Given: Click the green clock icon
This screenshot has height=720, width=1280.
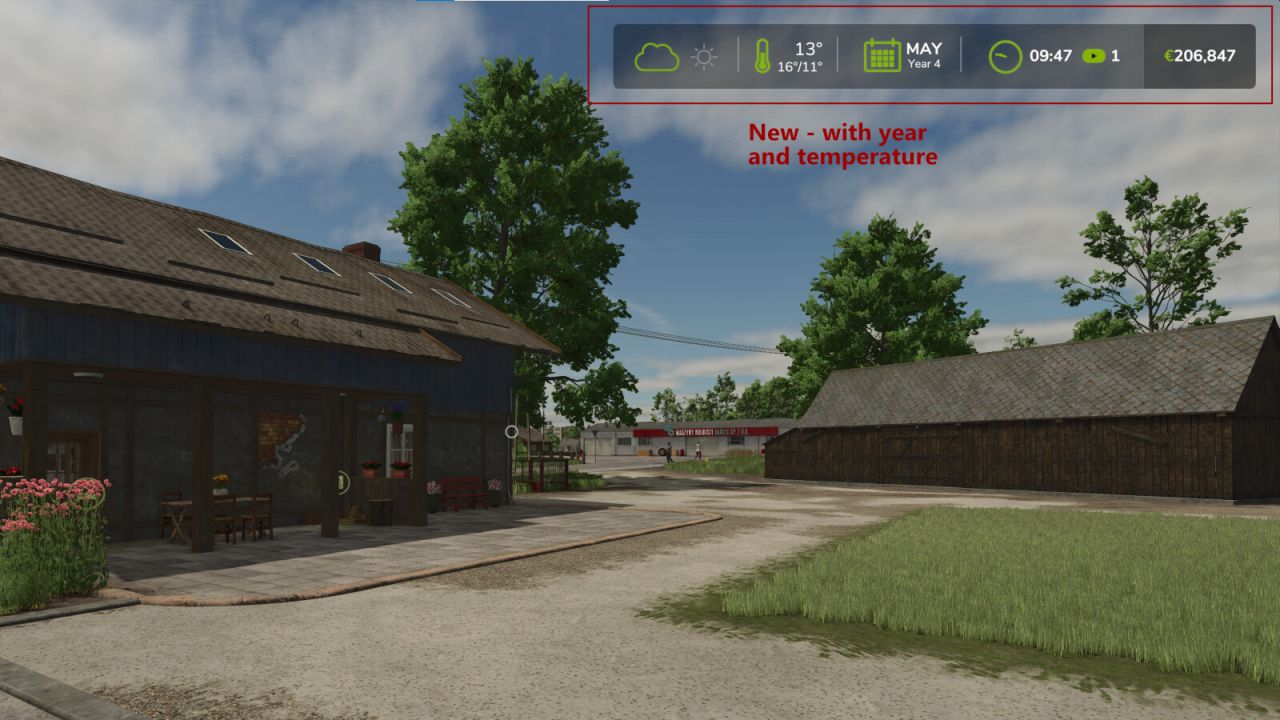Looking at the screenshot, I should [x=1005, y=56].
